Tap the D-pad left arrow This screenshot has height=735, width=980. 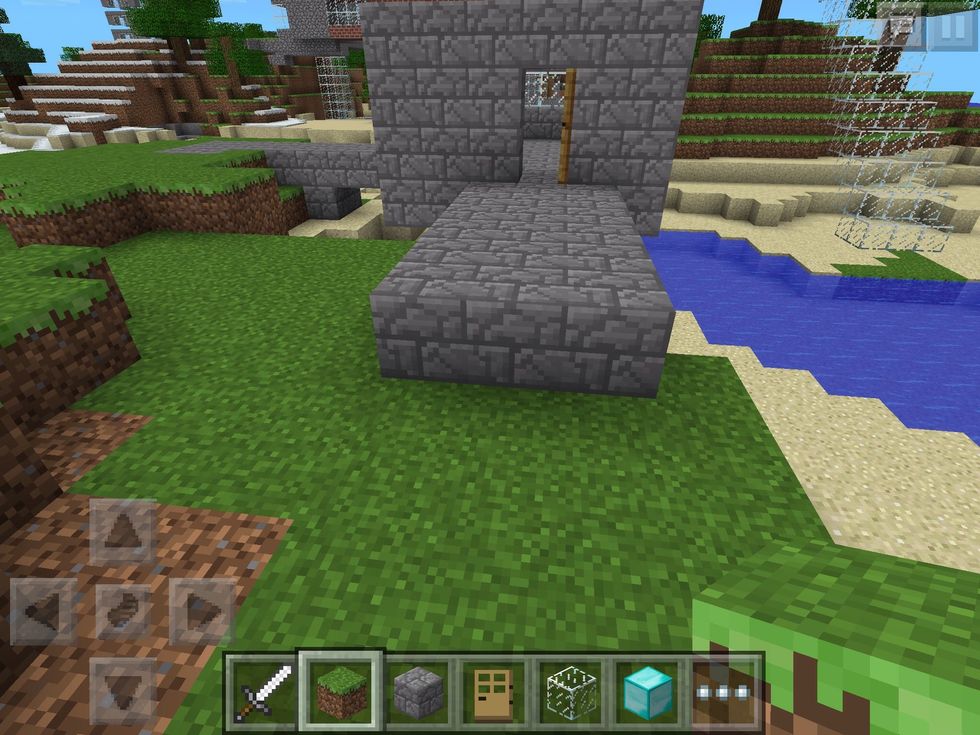(x=44, y=610)
